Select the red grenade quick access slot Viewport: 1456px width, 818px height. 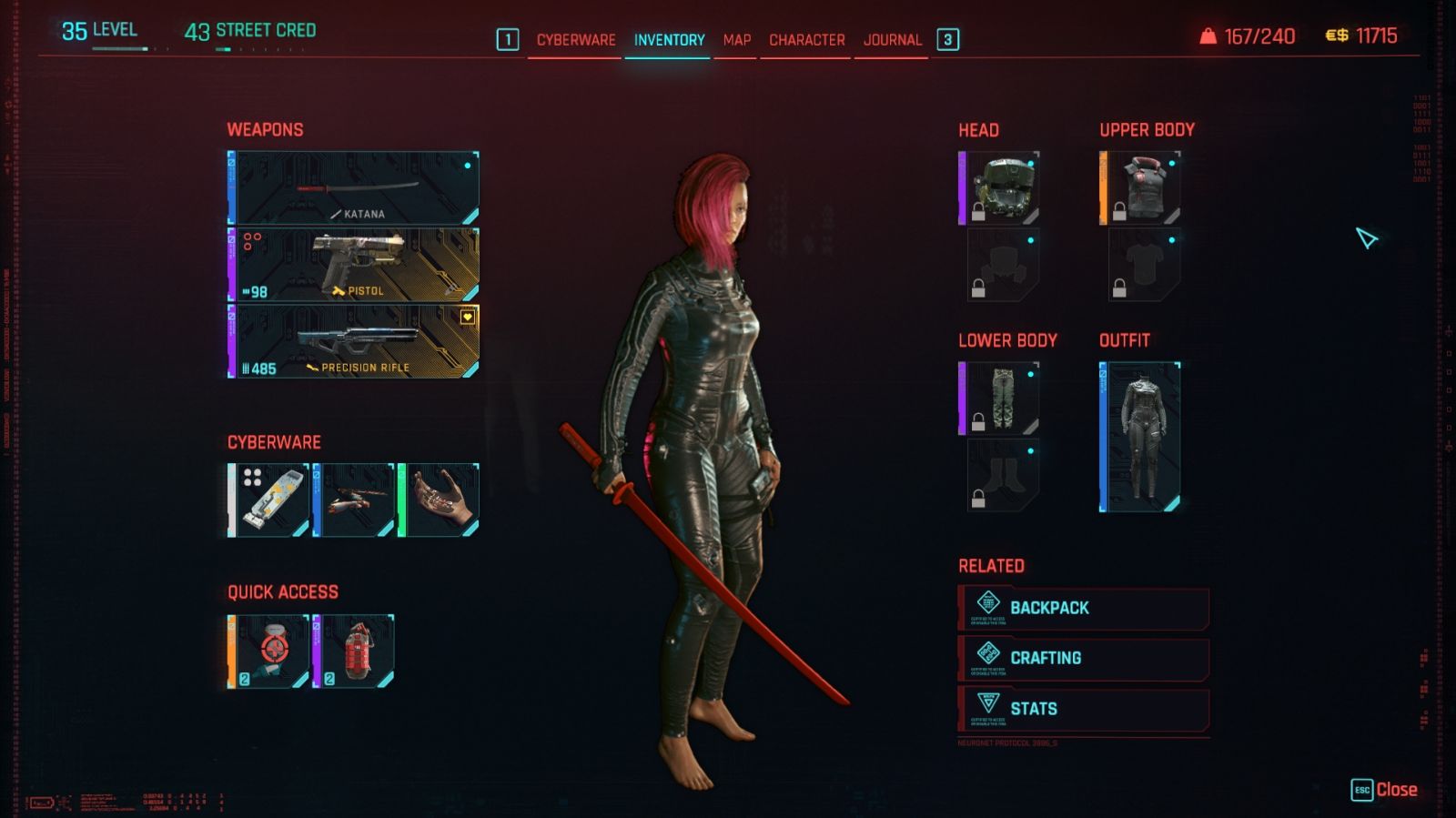pyautogui.click(x=354, y=651)
